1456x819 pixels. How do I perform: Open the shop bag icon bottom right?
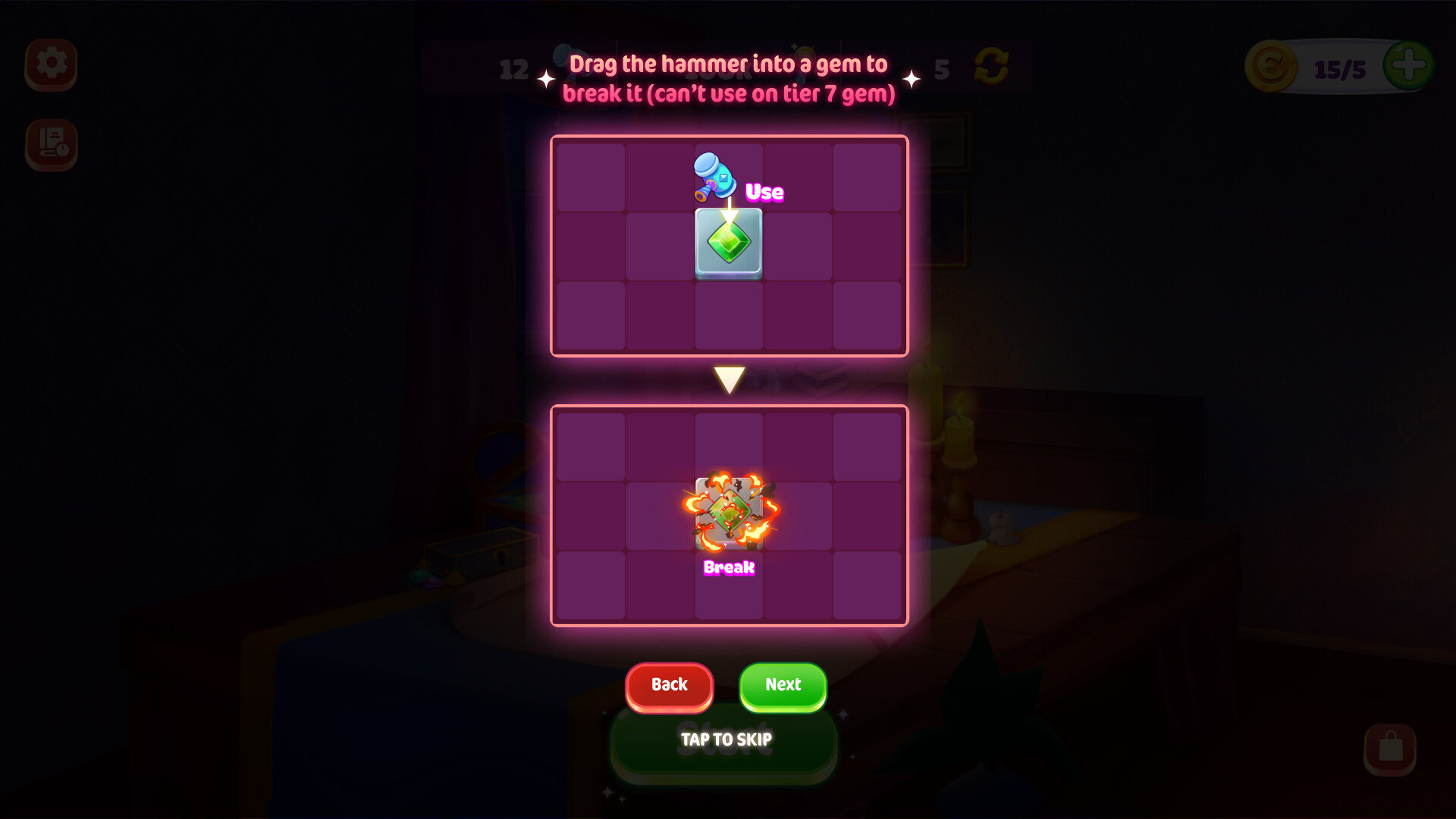1392,747
